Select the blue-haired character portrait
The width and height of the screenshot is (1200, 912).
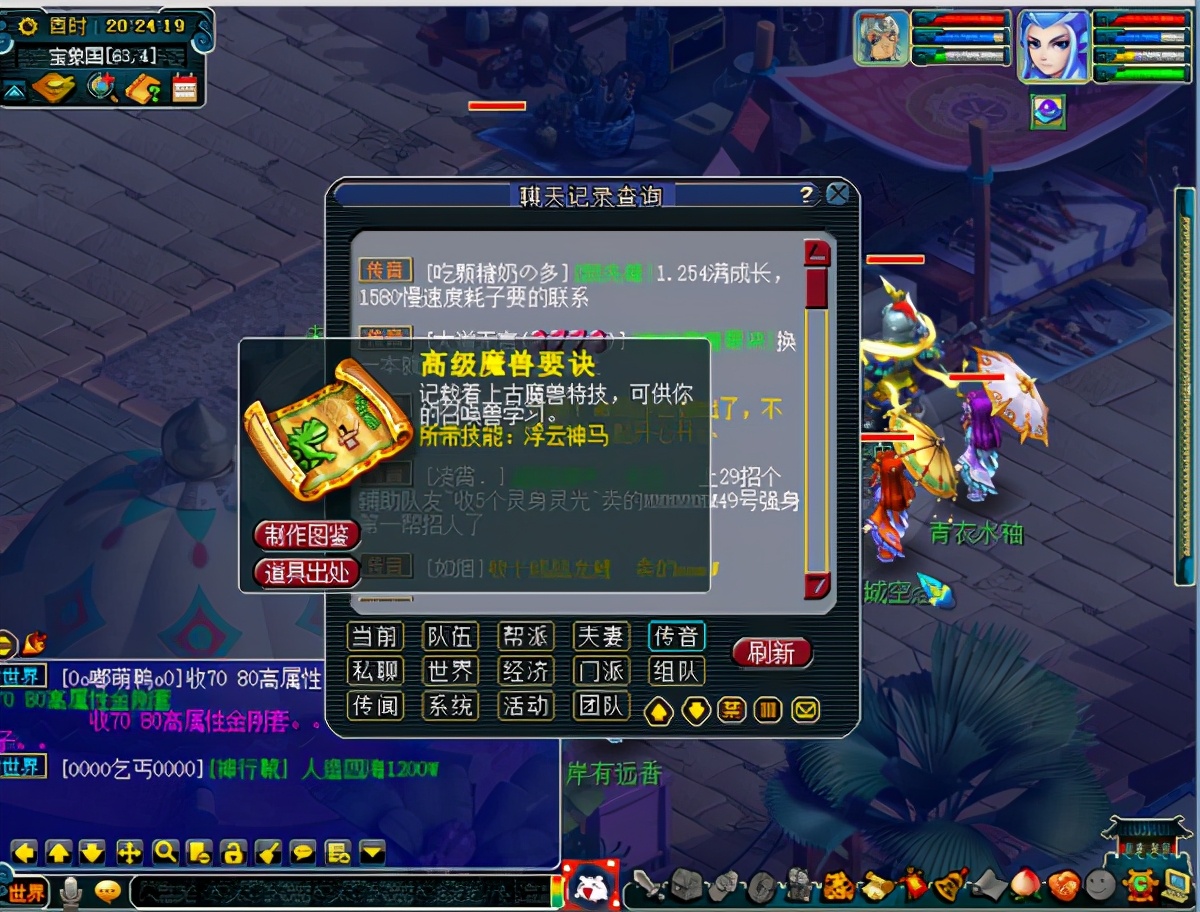tap(1053, 45)
